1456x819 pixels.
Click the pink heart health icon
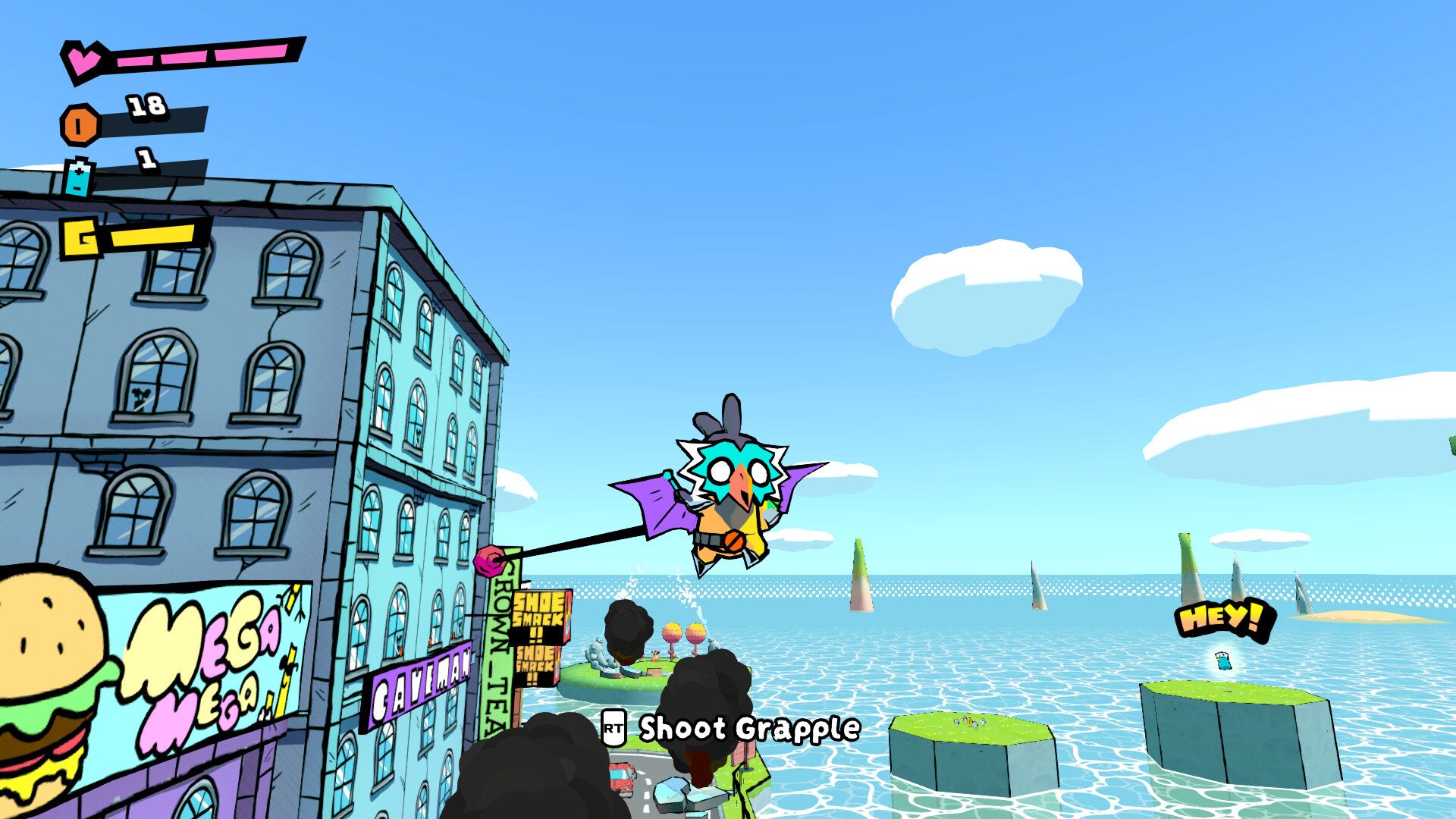tap(83, 59)
